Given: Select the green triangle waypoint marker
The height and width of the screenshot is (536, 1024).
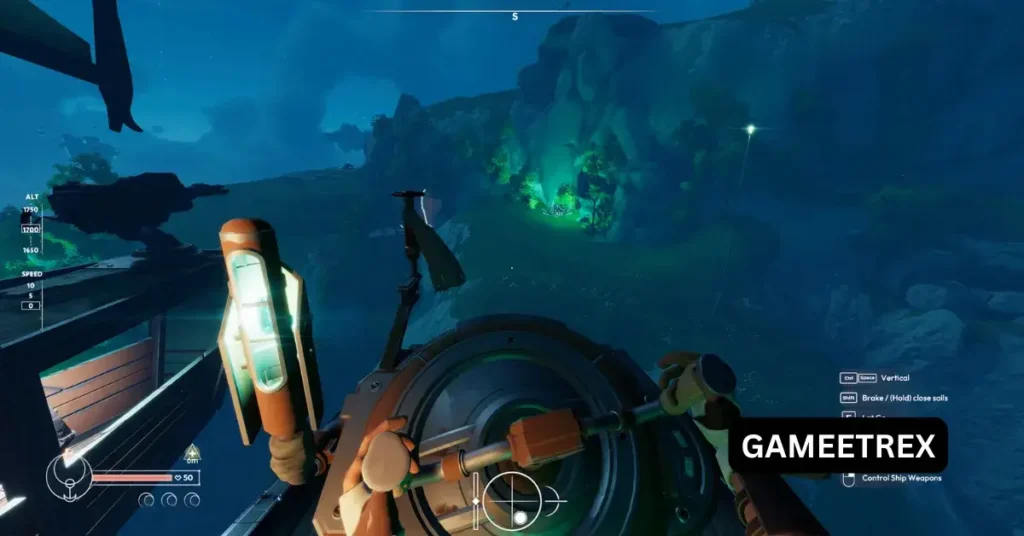Looking at the screenshot, I should click(x=191, y=452).
